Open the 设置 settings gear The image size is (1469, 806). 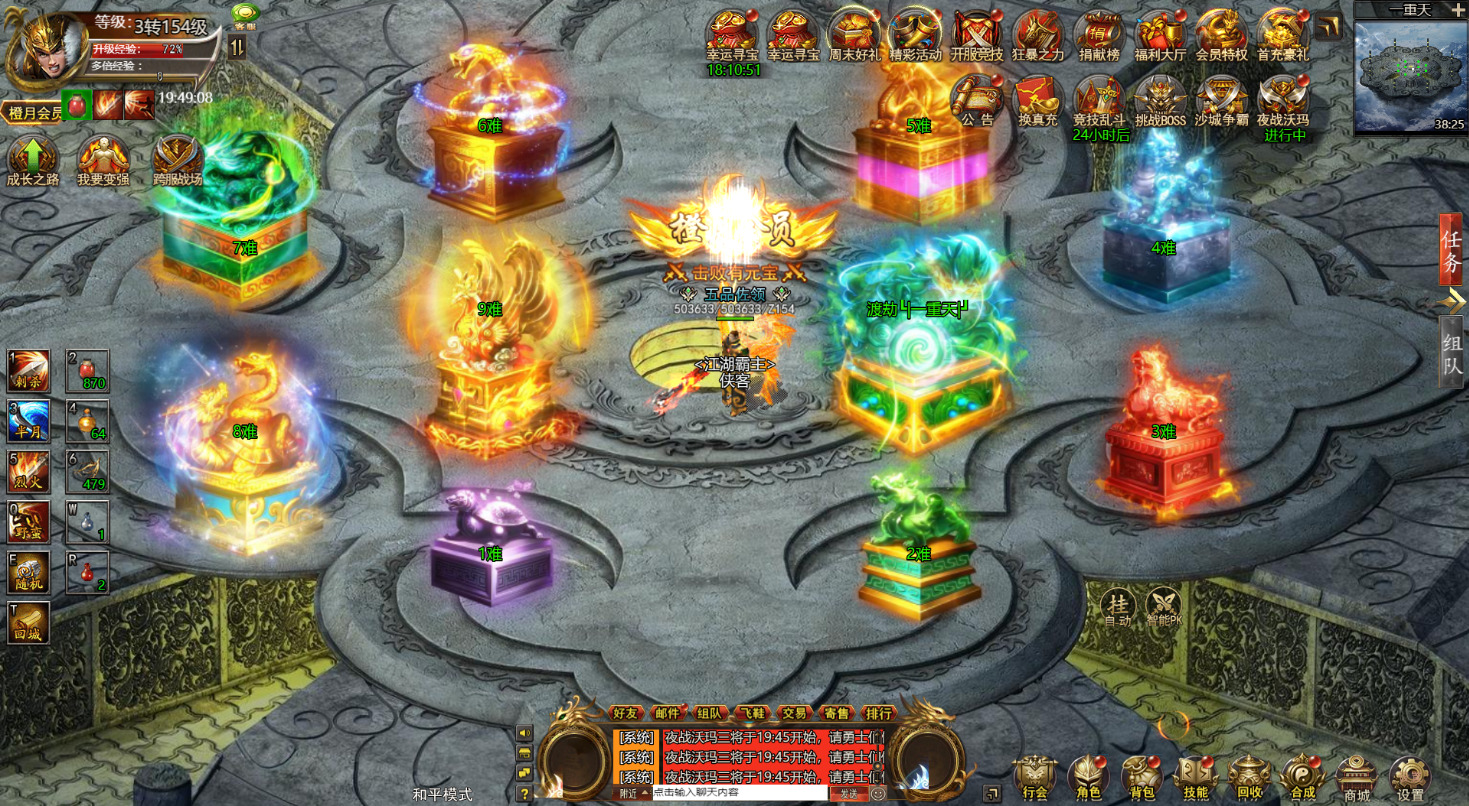(x=1410, y=777)
